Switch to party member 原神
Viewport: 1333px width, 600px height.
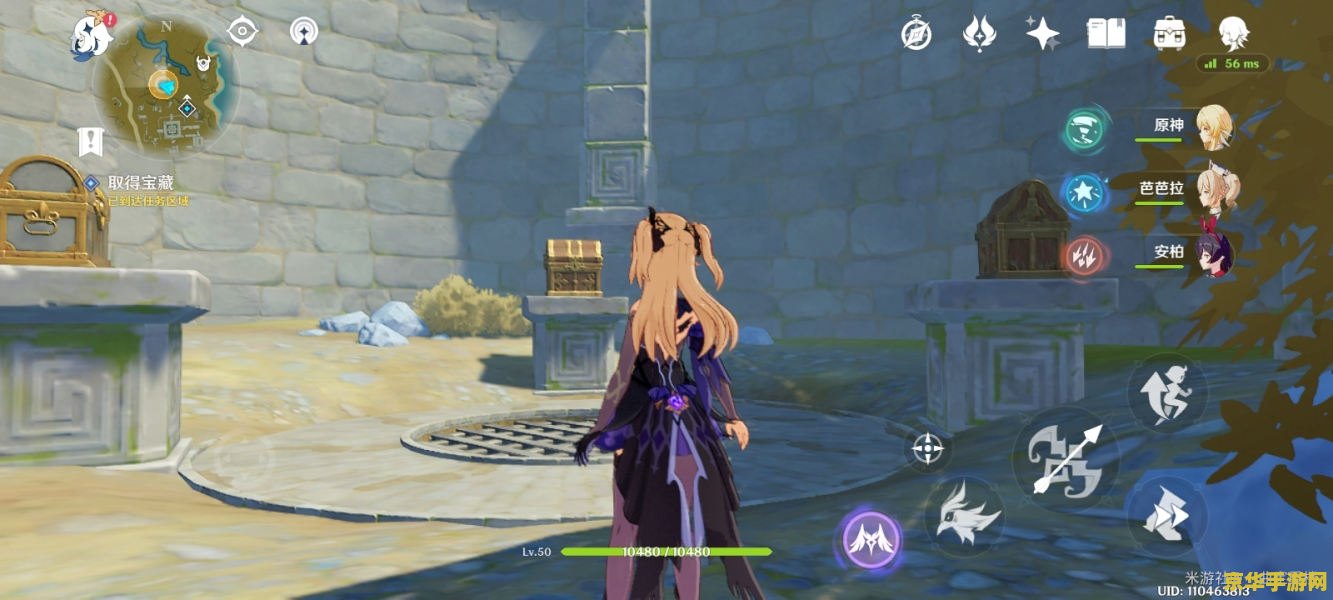pos(1214,127)
